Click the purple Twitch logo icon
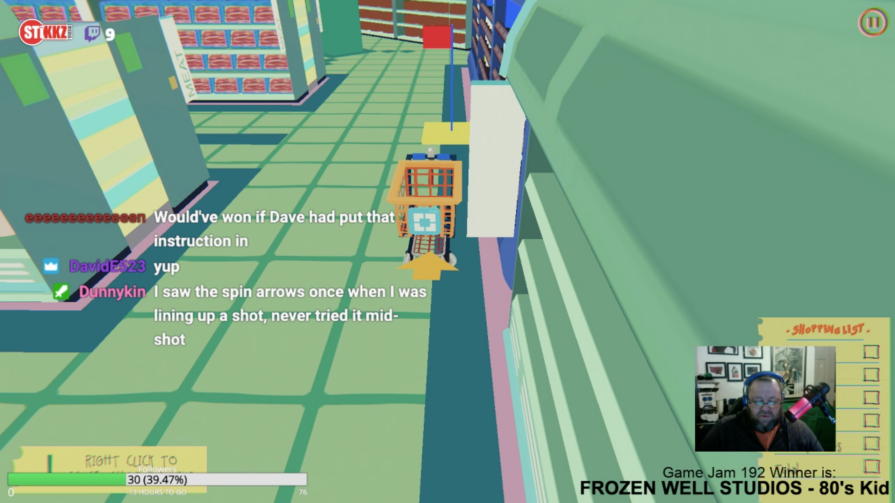The width and height of the screenshot is (895, 503). tap(92, 33)
